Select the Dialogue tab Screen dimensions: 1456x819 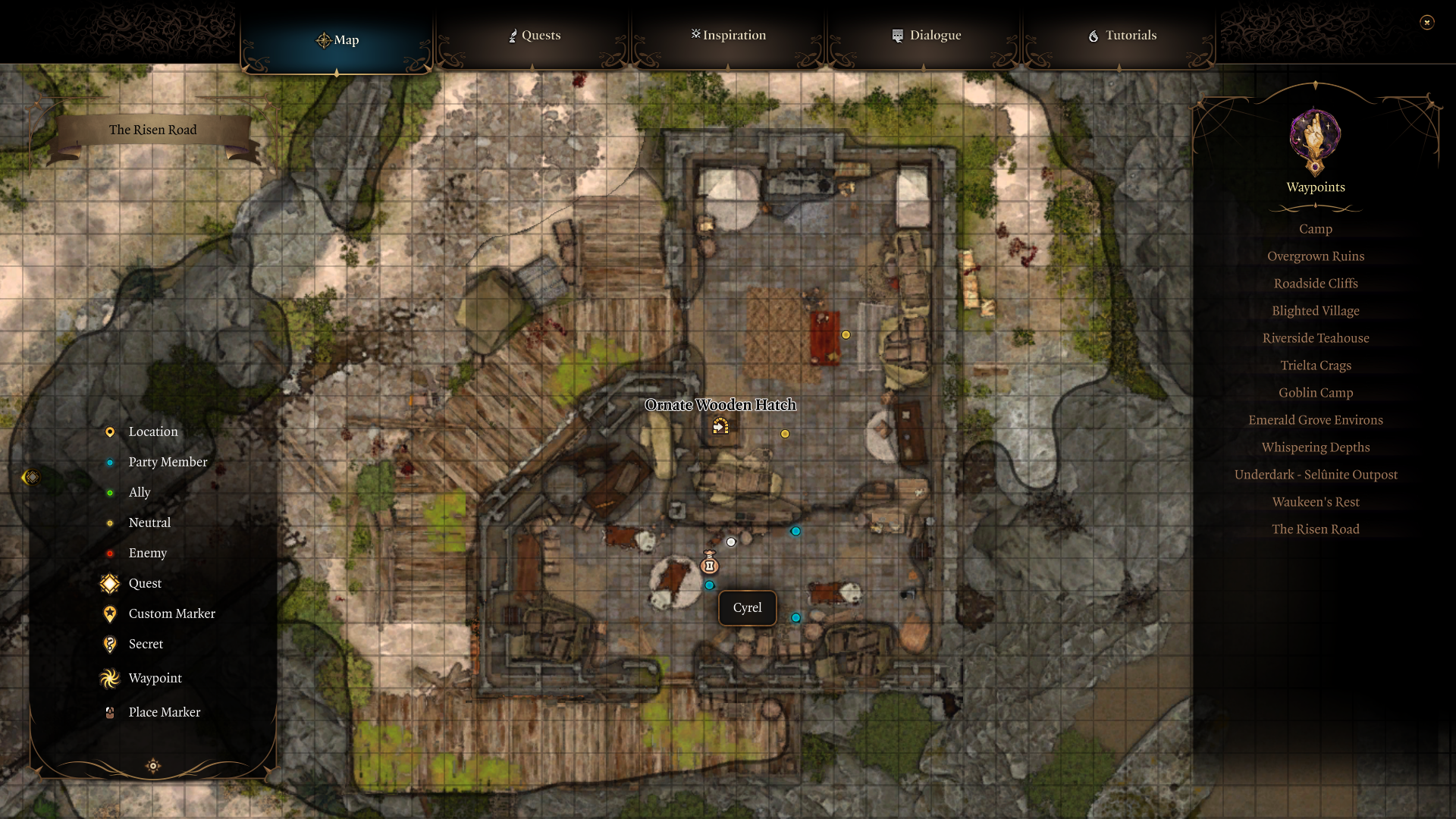coord(926,36)
